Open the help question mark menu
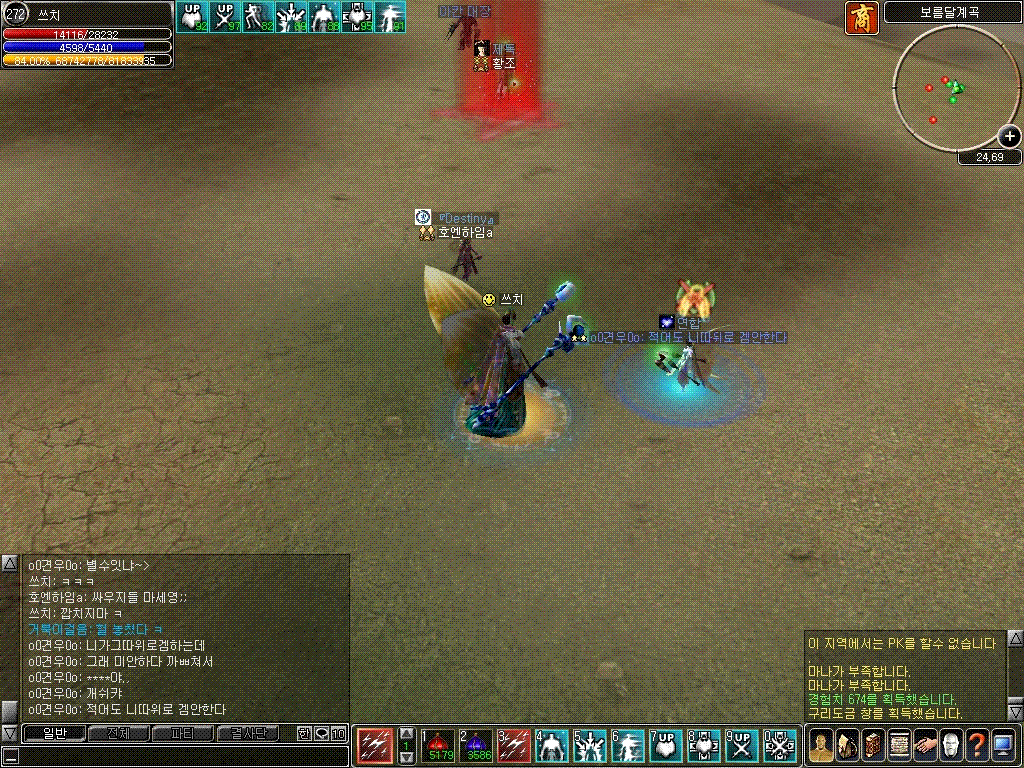The height and width of the screenshot is (768, 1024). (976, 745)
